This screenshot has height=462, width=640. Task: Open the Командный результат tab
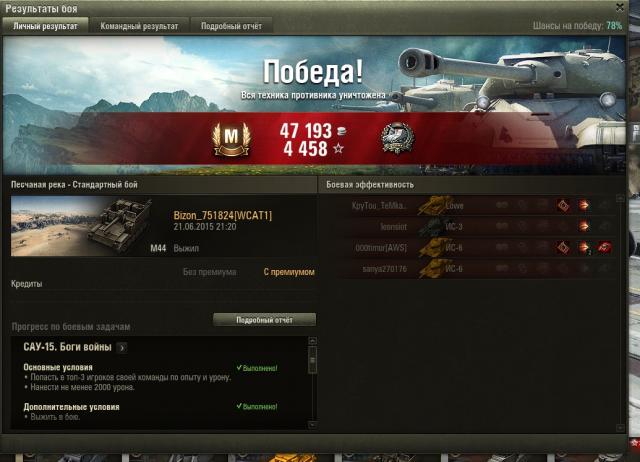coord(139,26)
